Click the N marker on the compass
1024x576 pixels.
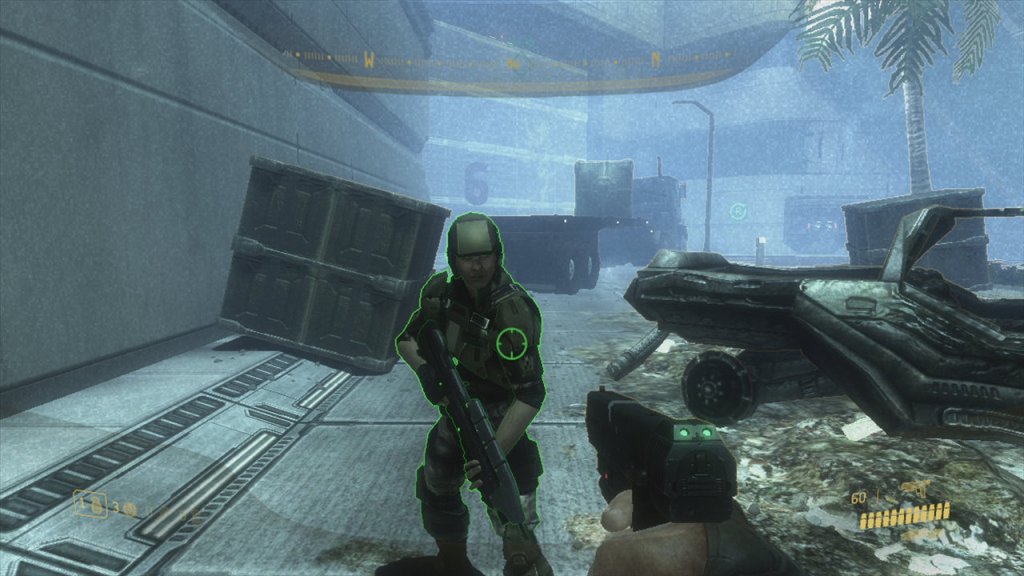click(x=656, y=59)
